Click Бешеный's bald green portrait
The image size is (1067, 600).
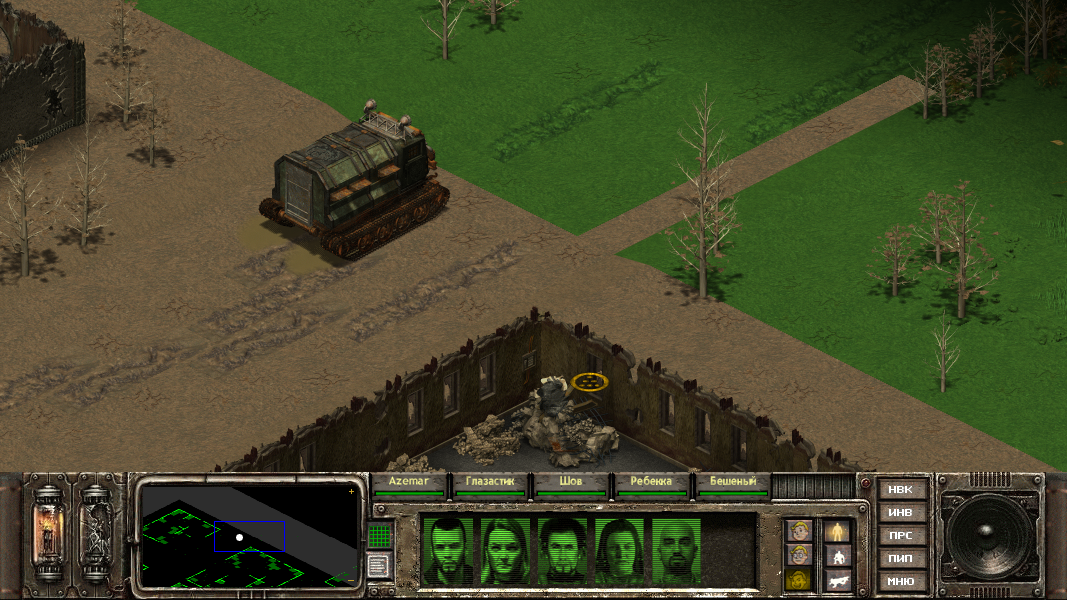pyautogui.click(x=679, y=549)
